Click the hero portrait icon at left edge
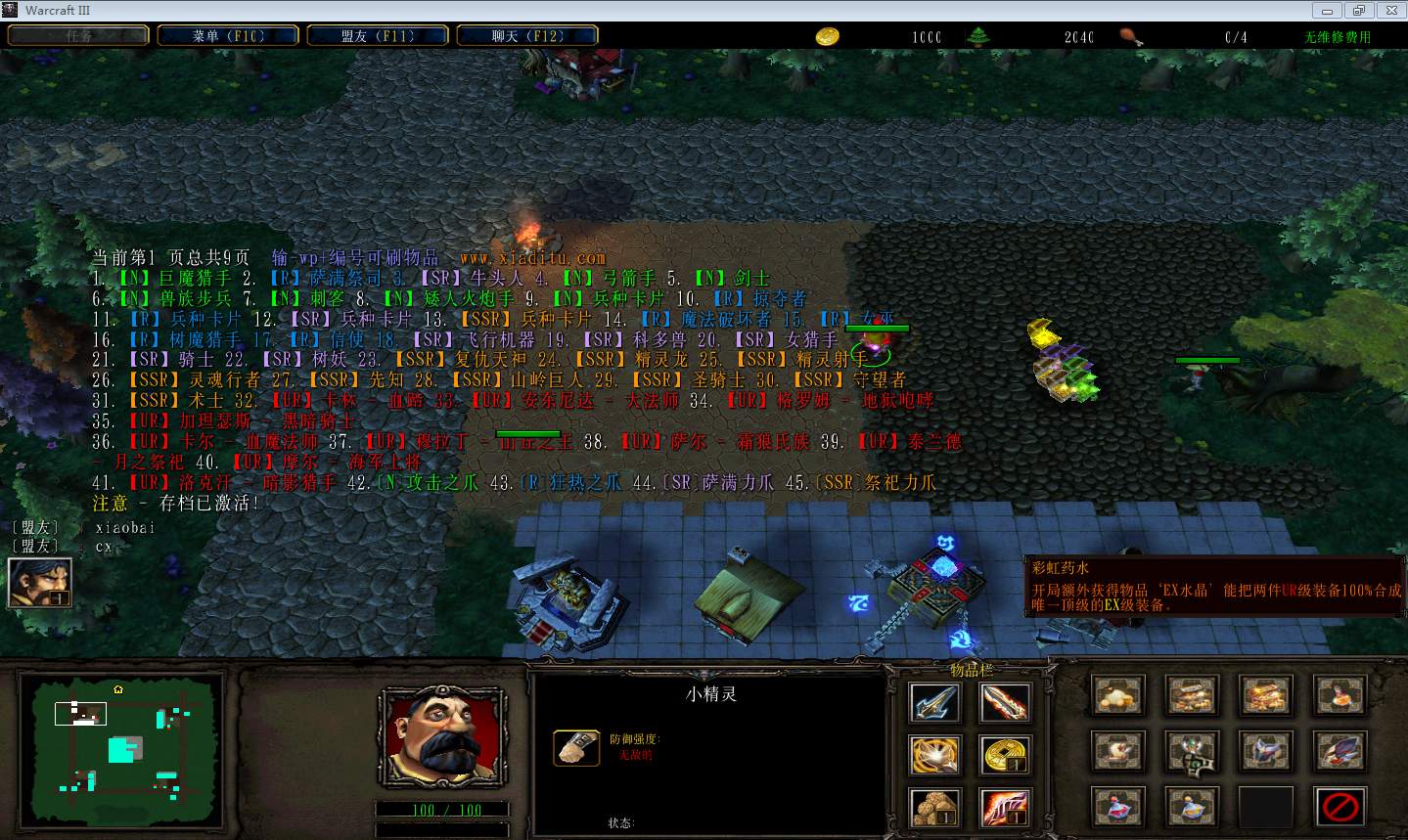 pos(39,582)
